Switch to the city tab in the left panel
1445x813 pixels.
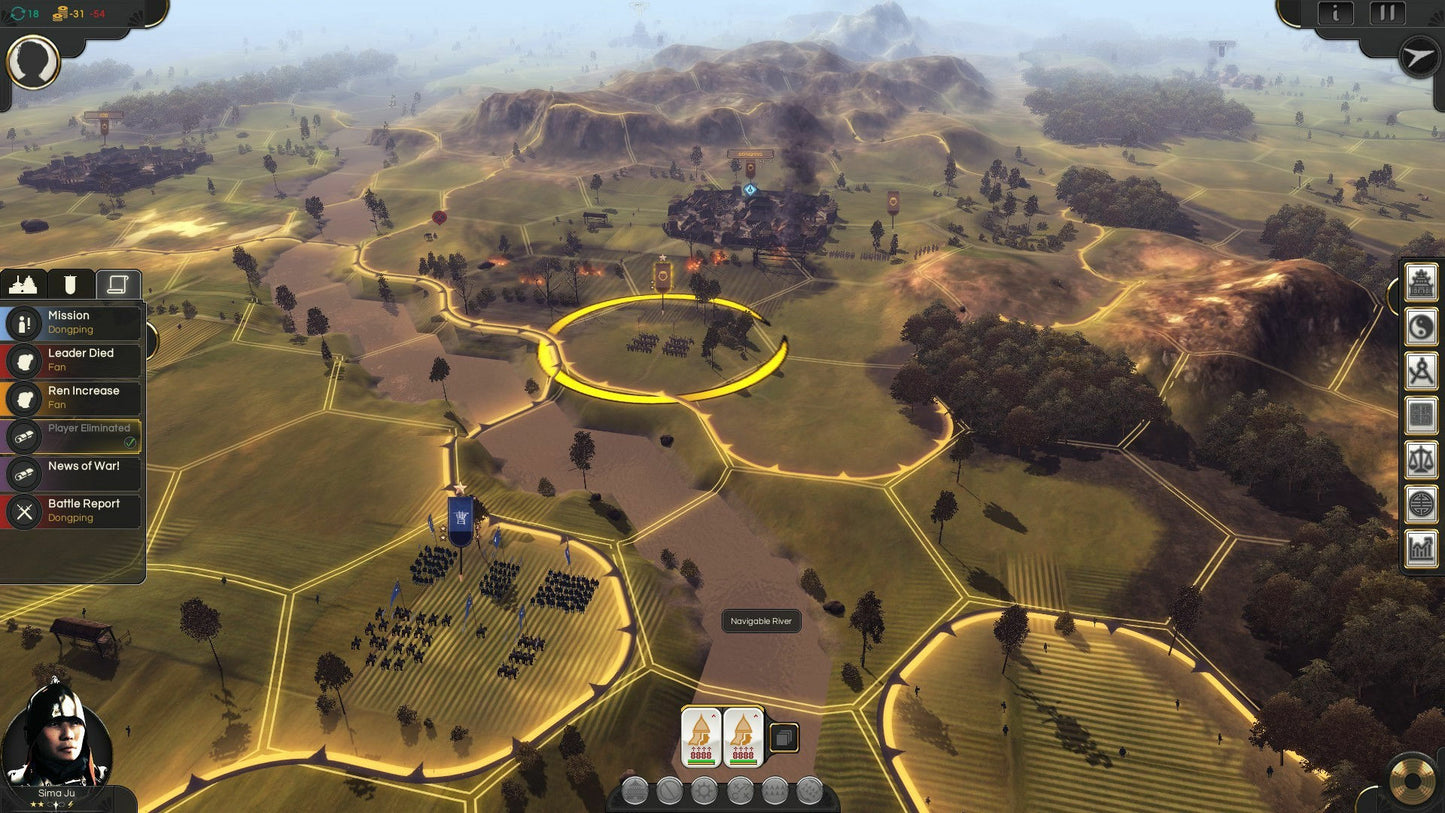tap(22, 284)
